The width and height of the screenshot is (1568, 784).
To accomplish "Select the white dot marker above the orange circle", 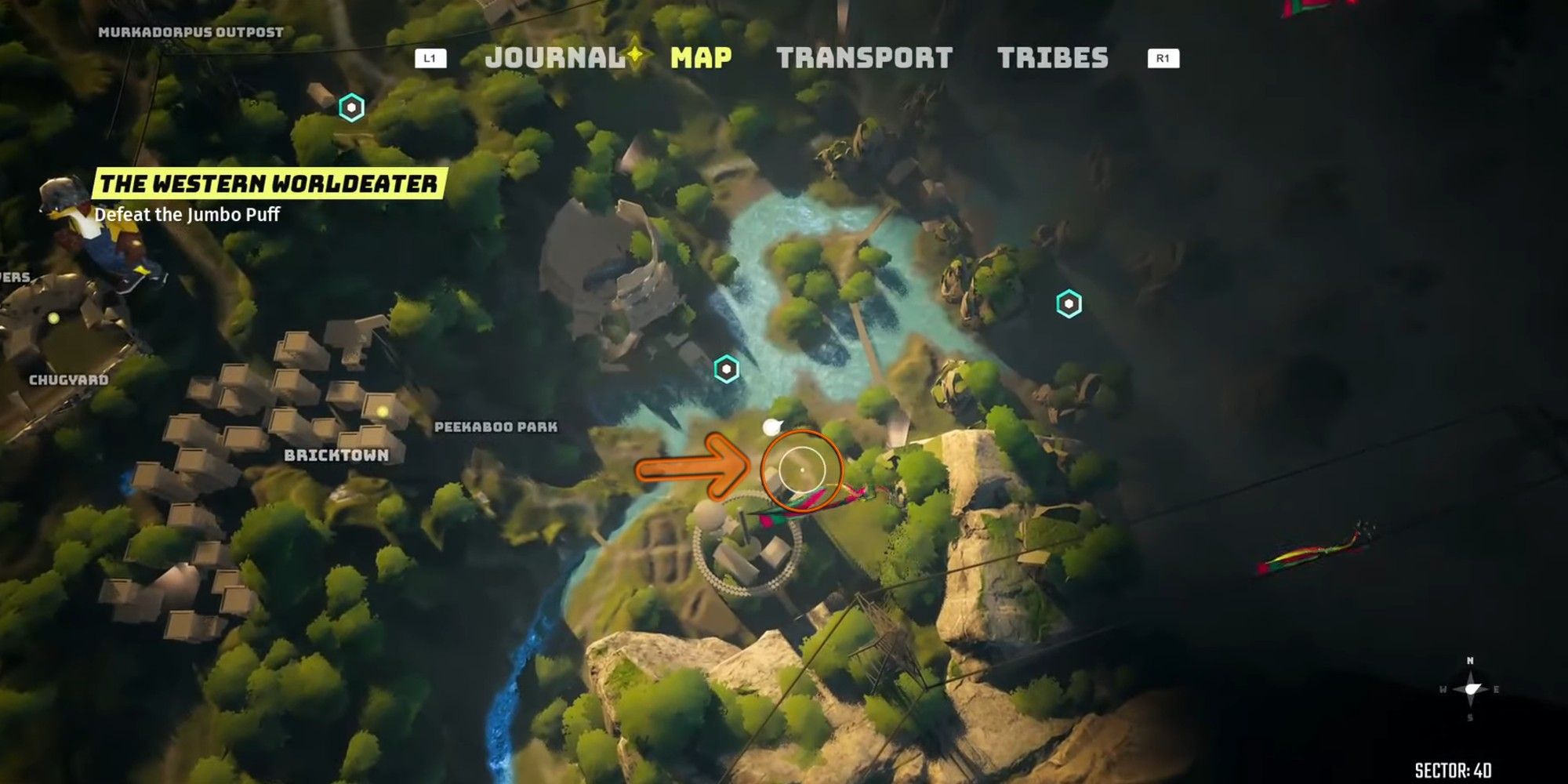I will (x=771, y=426).
